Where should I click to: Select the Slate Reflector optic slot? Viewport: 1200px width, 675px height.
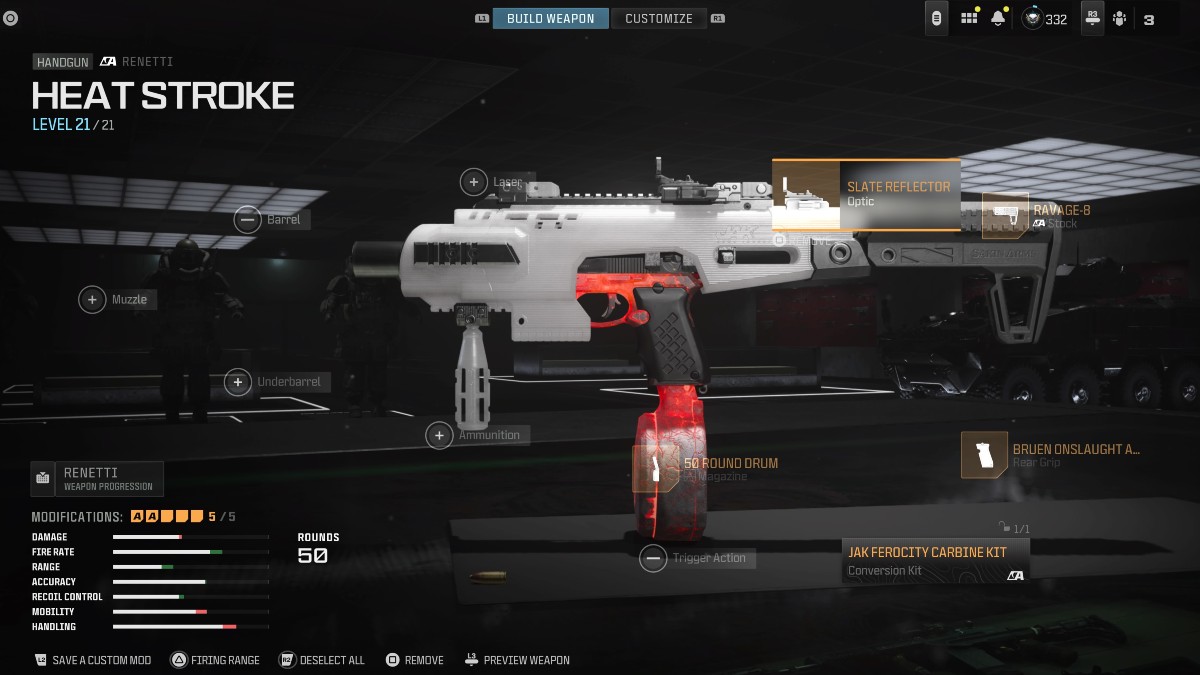866,194
